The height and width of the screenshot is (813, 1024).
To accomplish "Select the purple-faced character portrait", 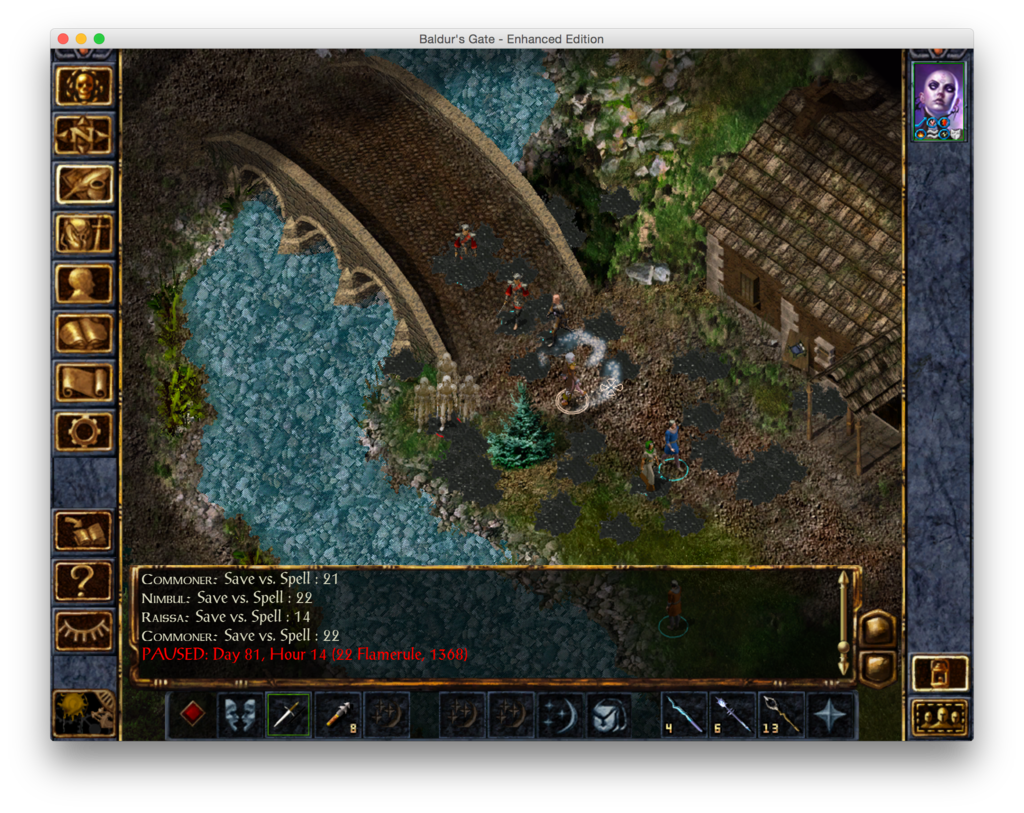I will [939, 101].
